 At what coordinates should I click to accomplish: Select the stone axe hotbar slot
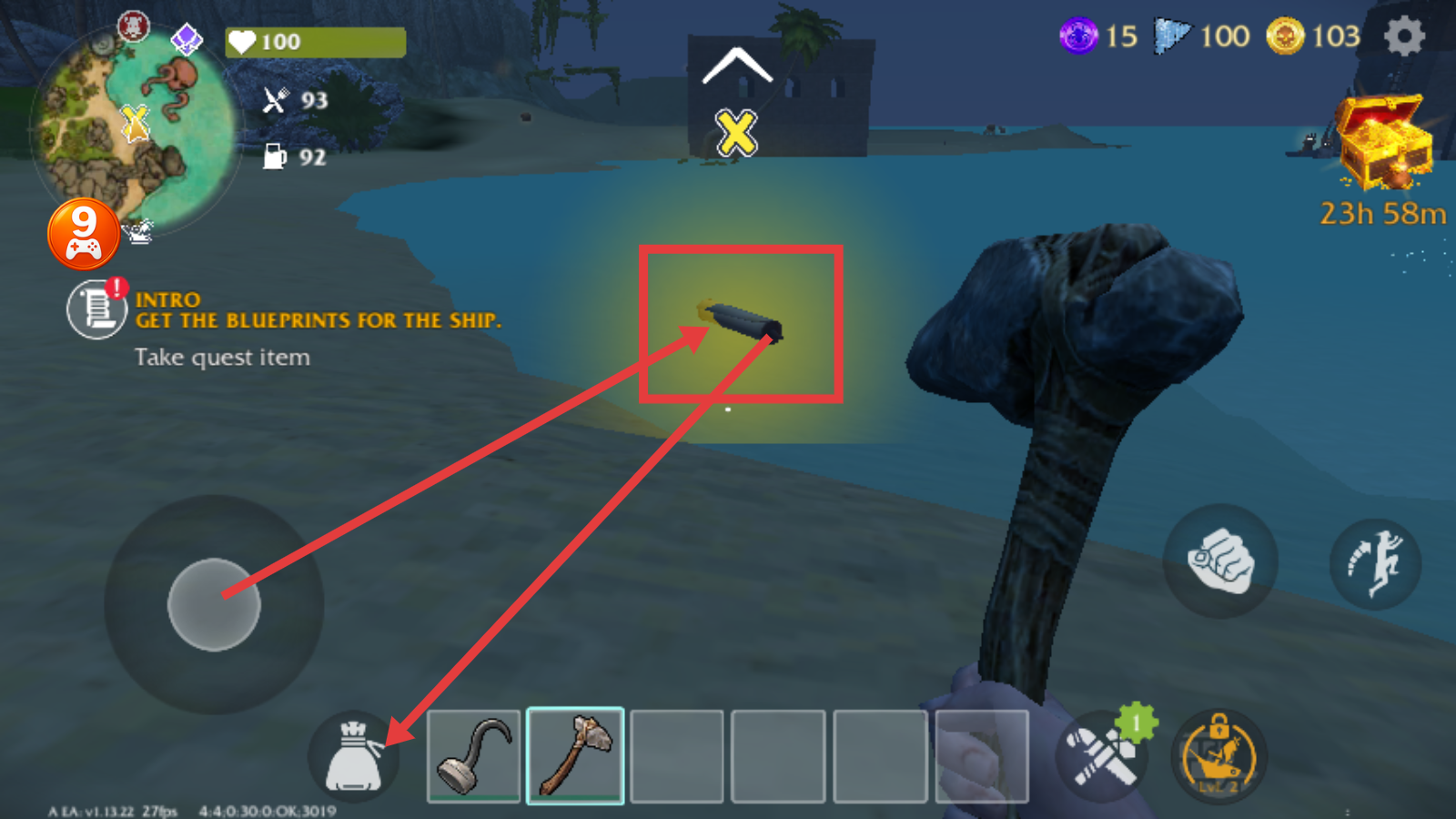pos(575,756)
